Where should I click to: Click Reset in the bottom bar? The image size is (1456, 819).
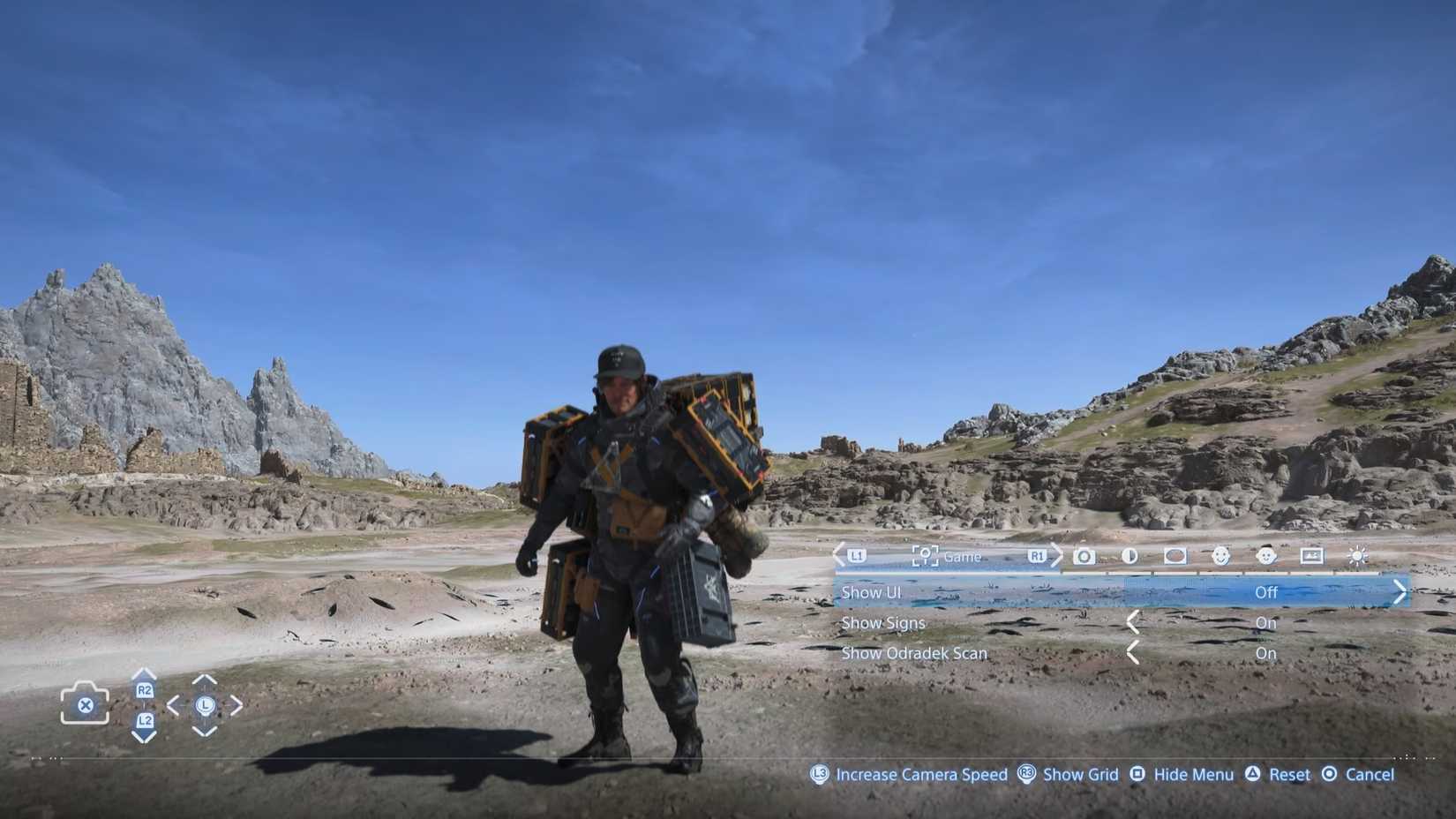point(1288,774)
